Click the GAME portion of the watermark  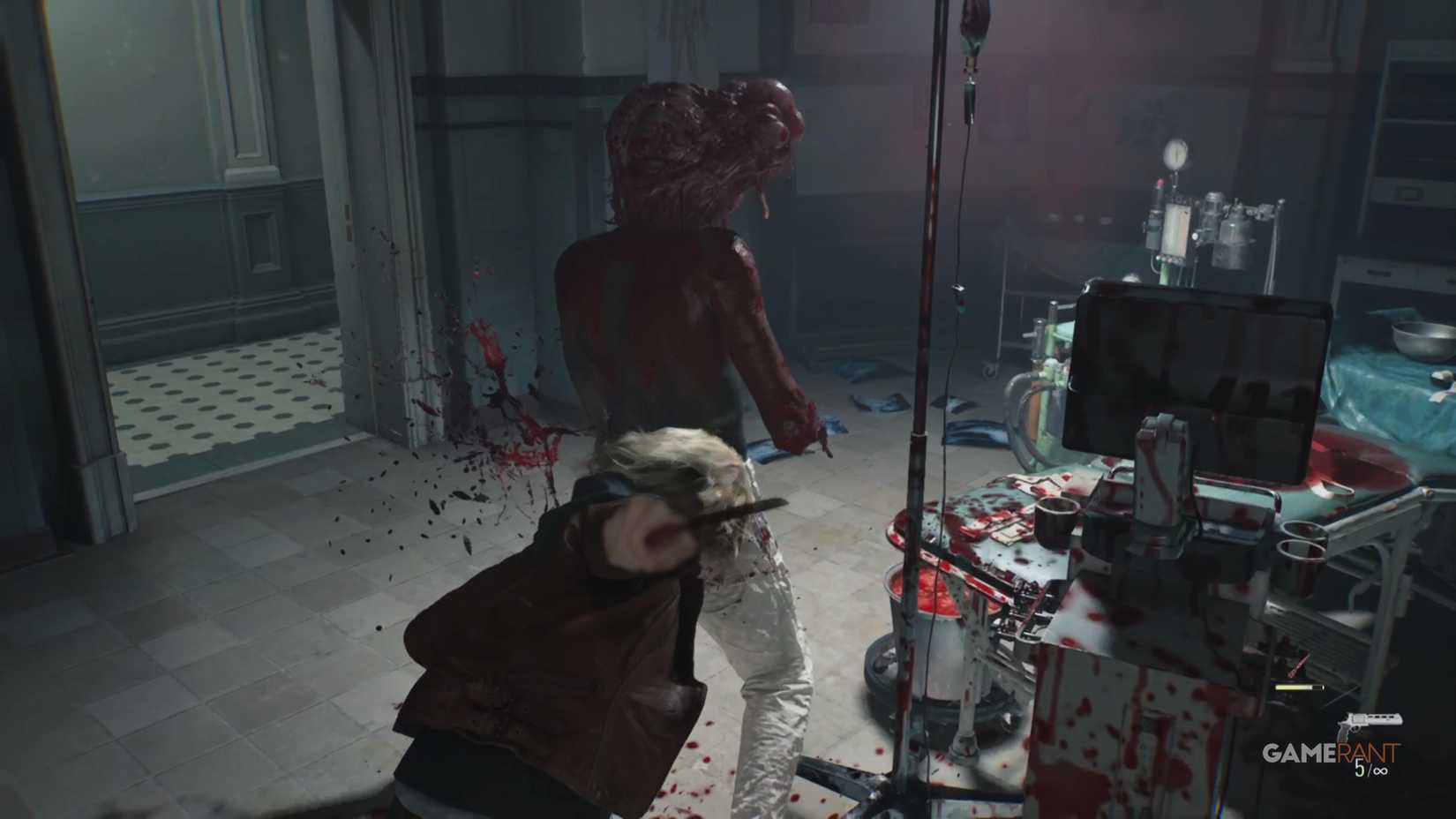click(1300, 752)
